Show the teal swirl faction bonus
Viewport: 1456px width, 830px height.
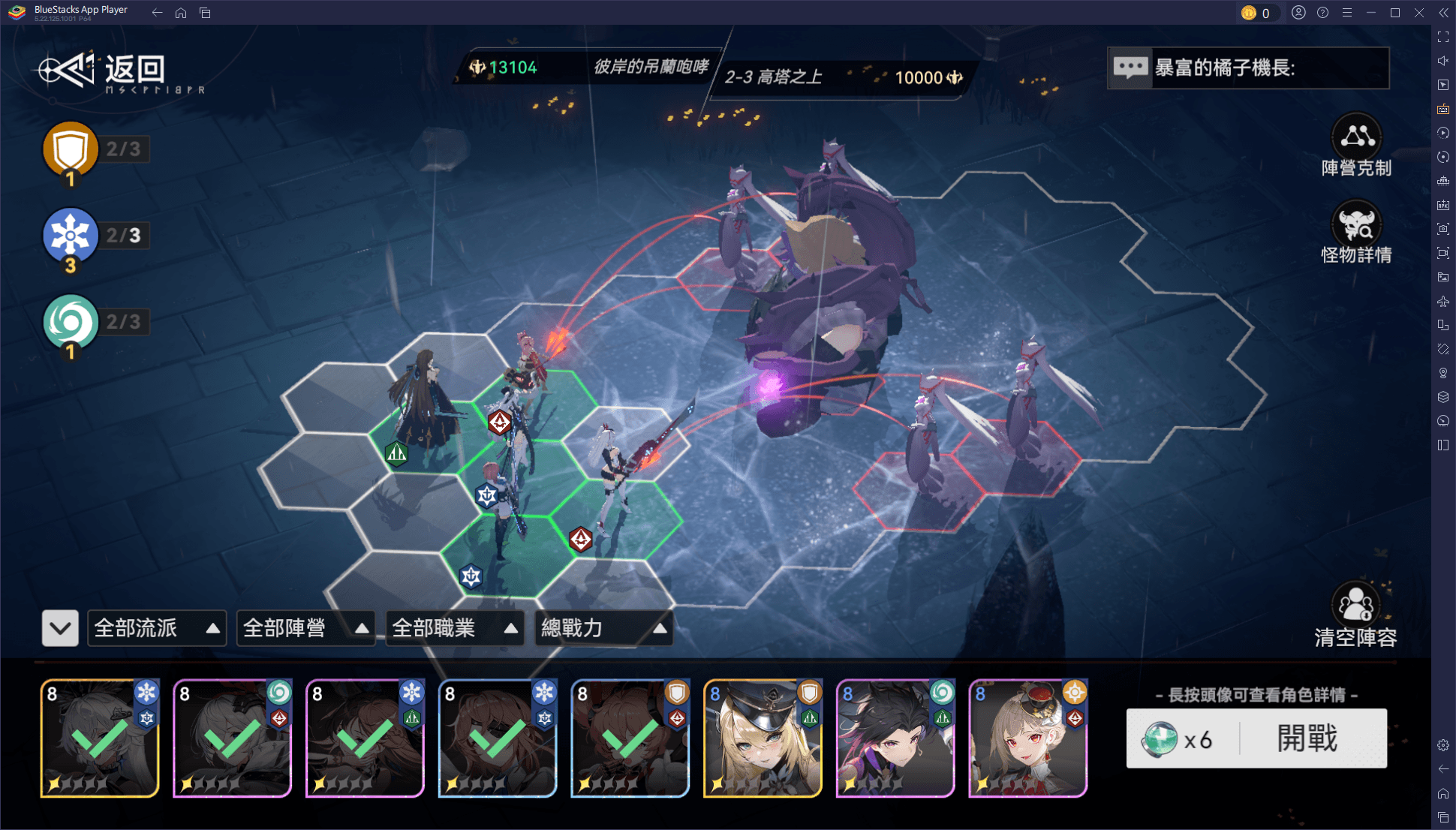pos(71,323)
